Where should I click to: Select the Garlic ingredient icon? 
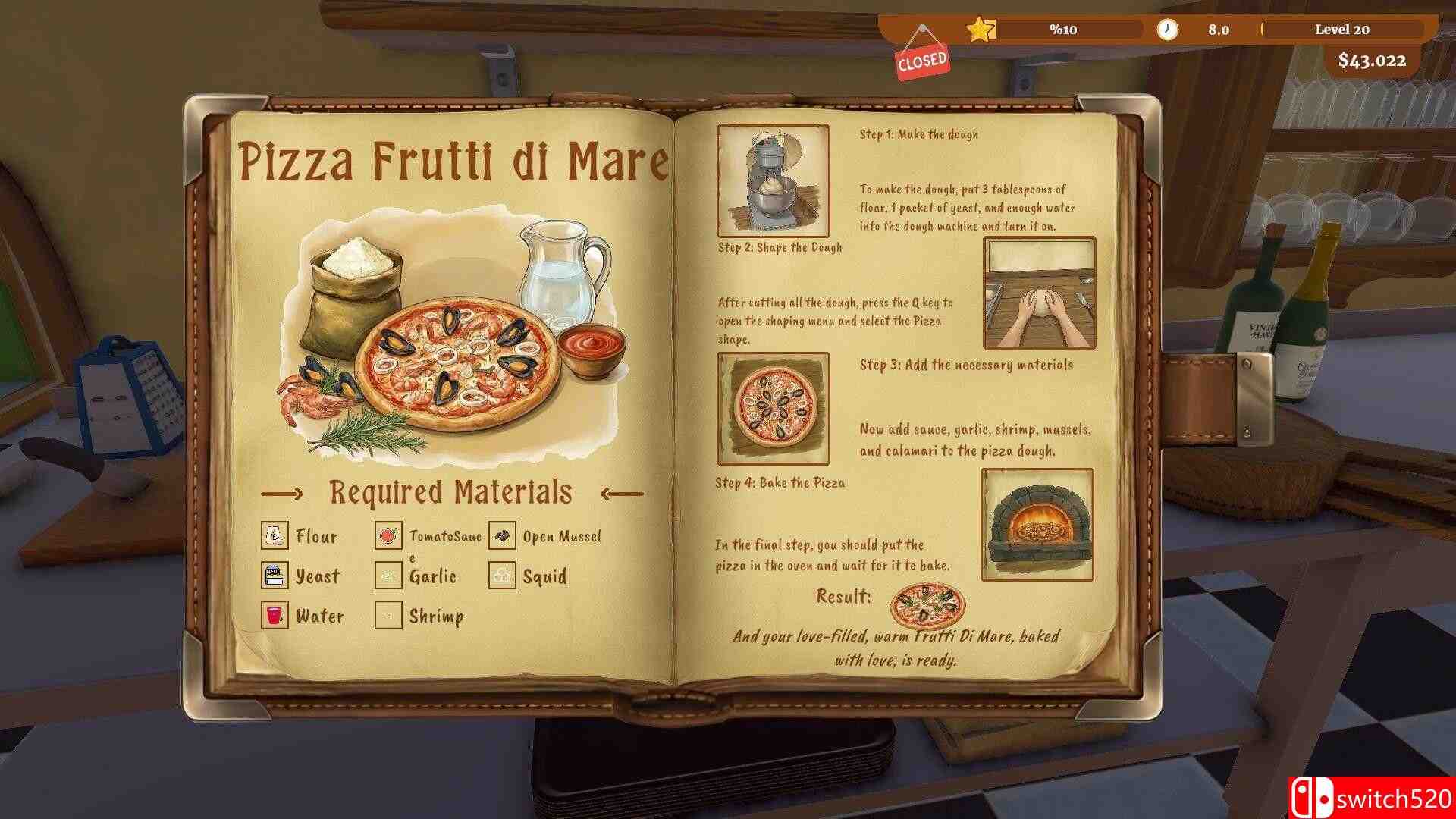[388, 576]
